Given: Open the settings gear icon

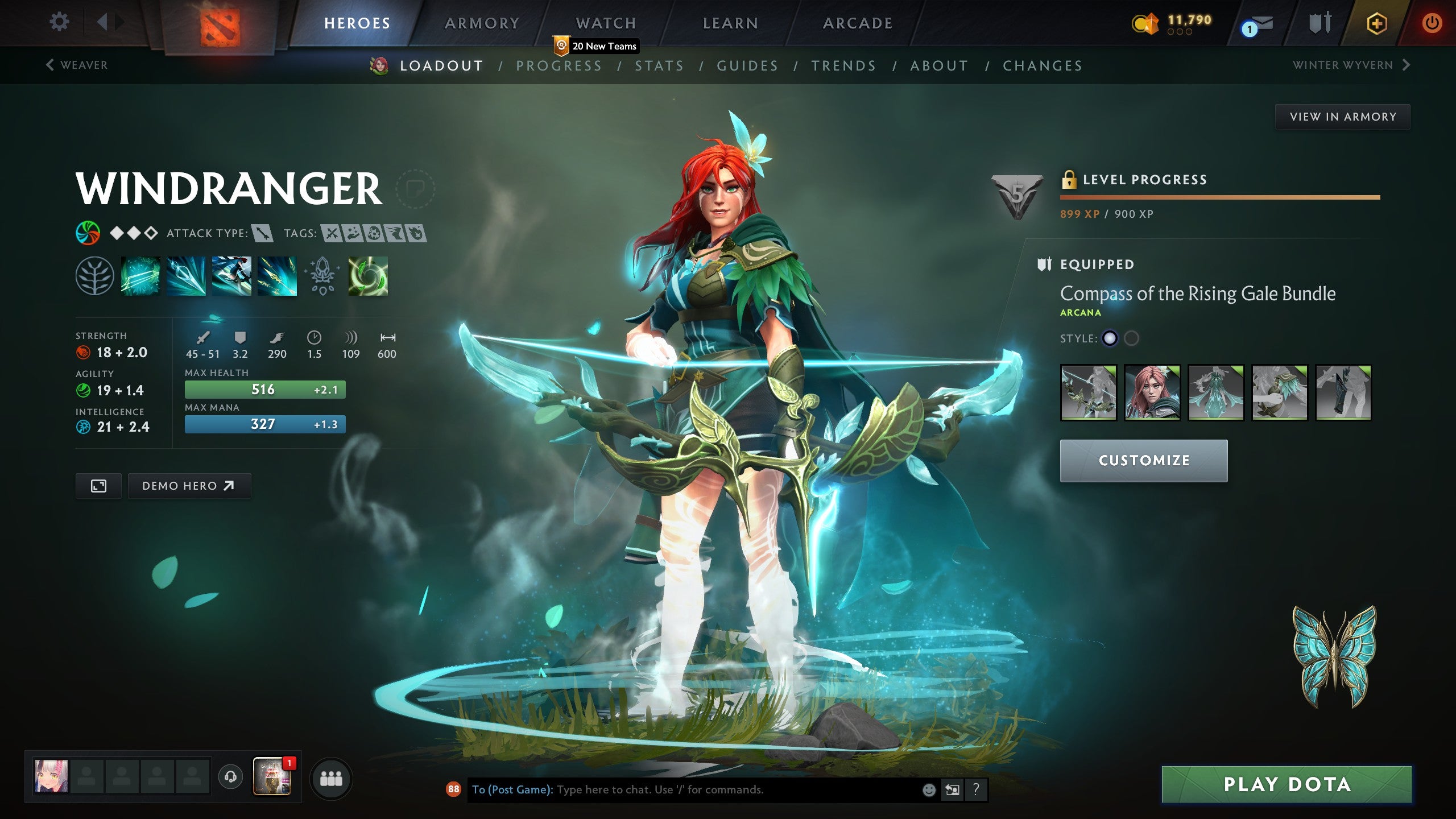Looking at the screenshot, I should 59,20.
